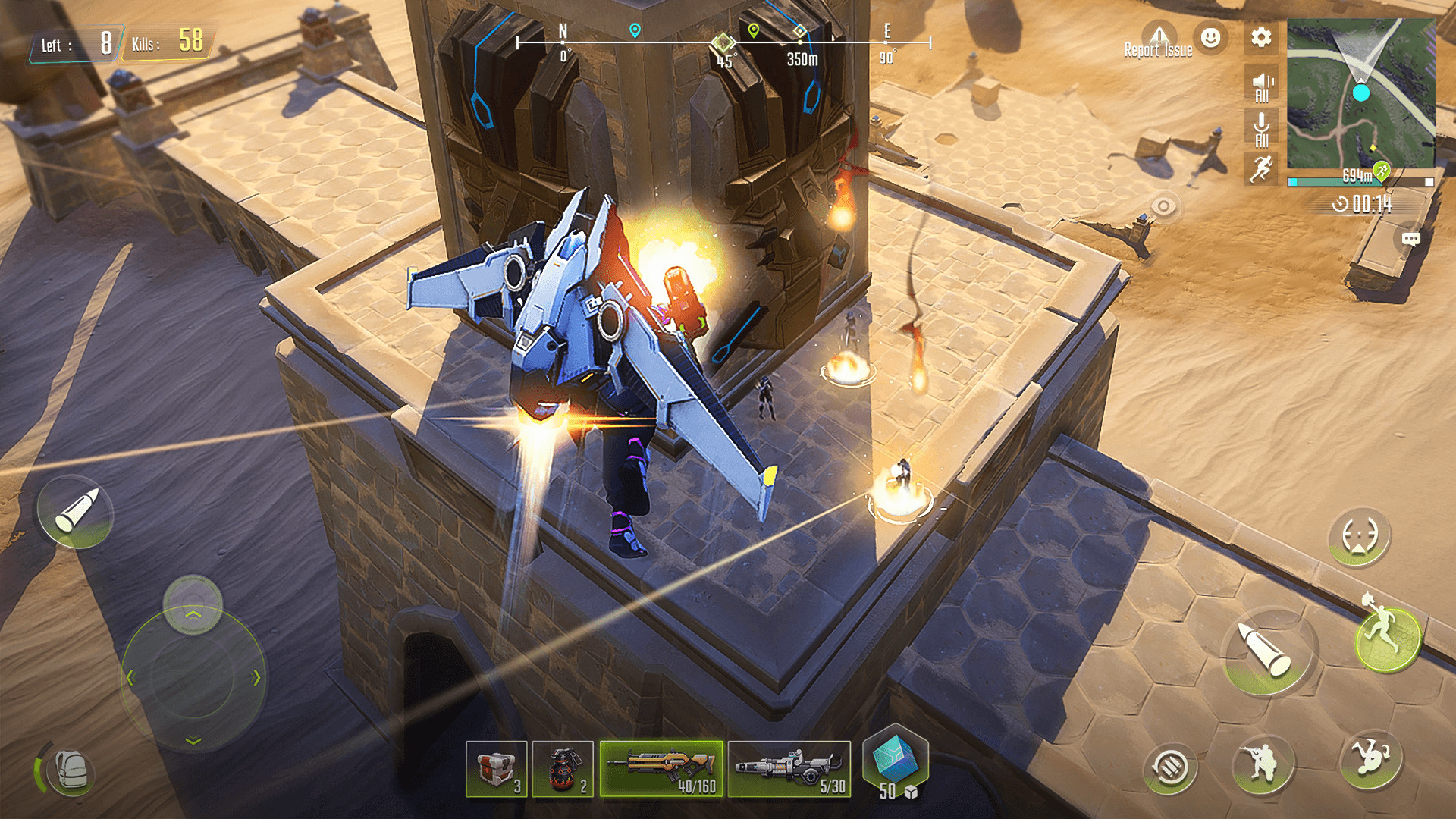
Task: Click the Report Issue button
Action: pos(1158,42)
